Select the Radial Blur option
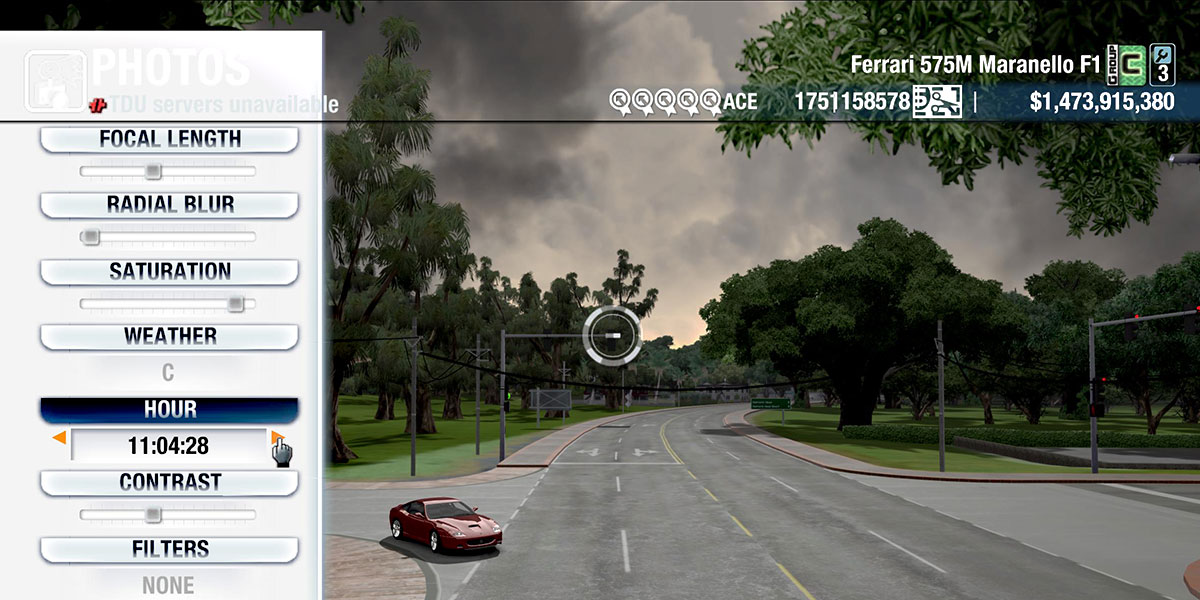Viewport: 1200px width, 600px height. pos(169,205)
